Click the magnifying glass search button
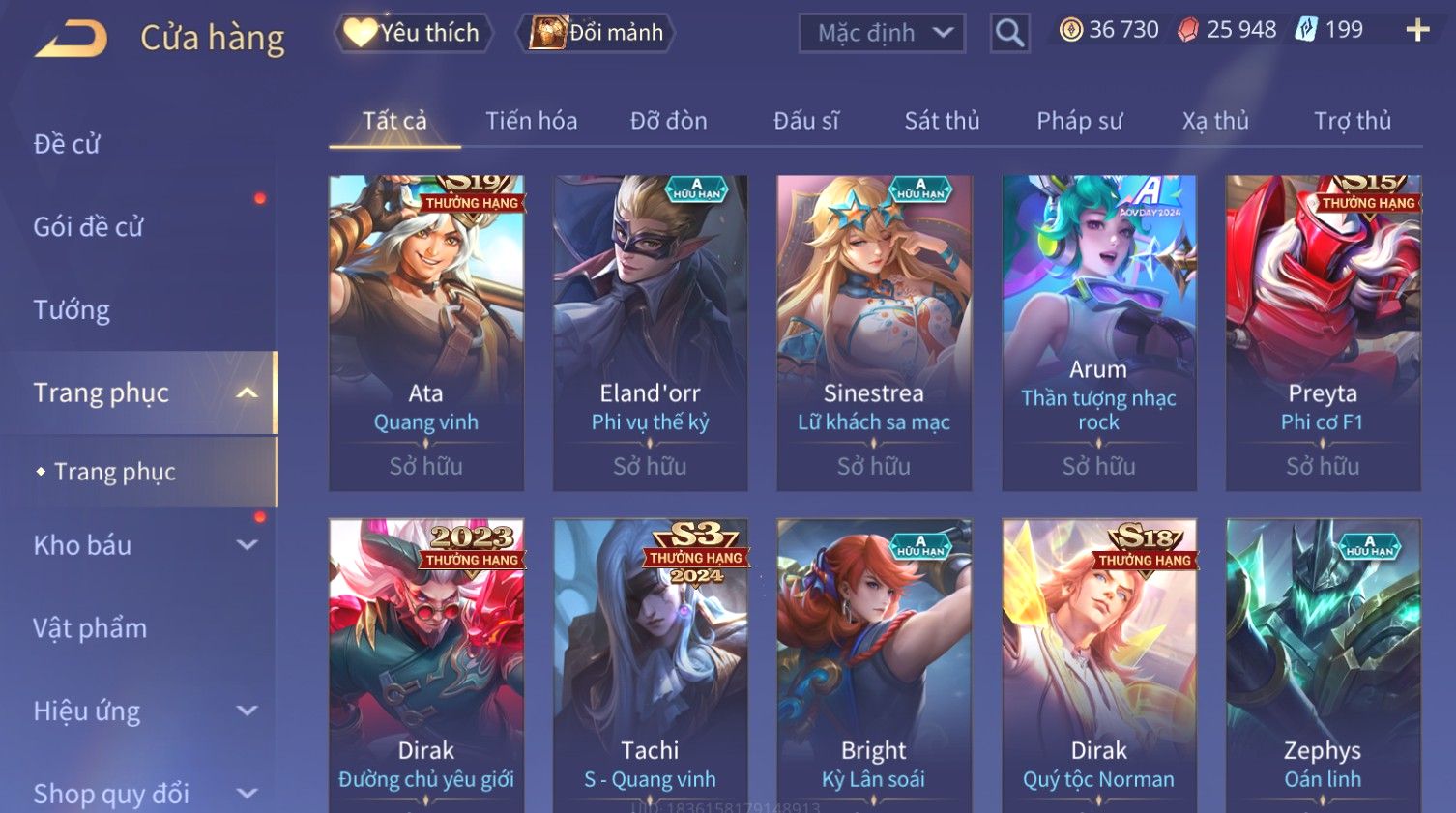This screenshot has height=813, width=1456. 1009,34
